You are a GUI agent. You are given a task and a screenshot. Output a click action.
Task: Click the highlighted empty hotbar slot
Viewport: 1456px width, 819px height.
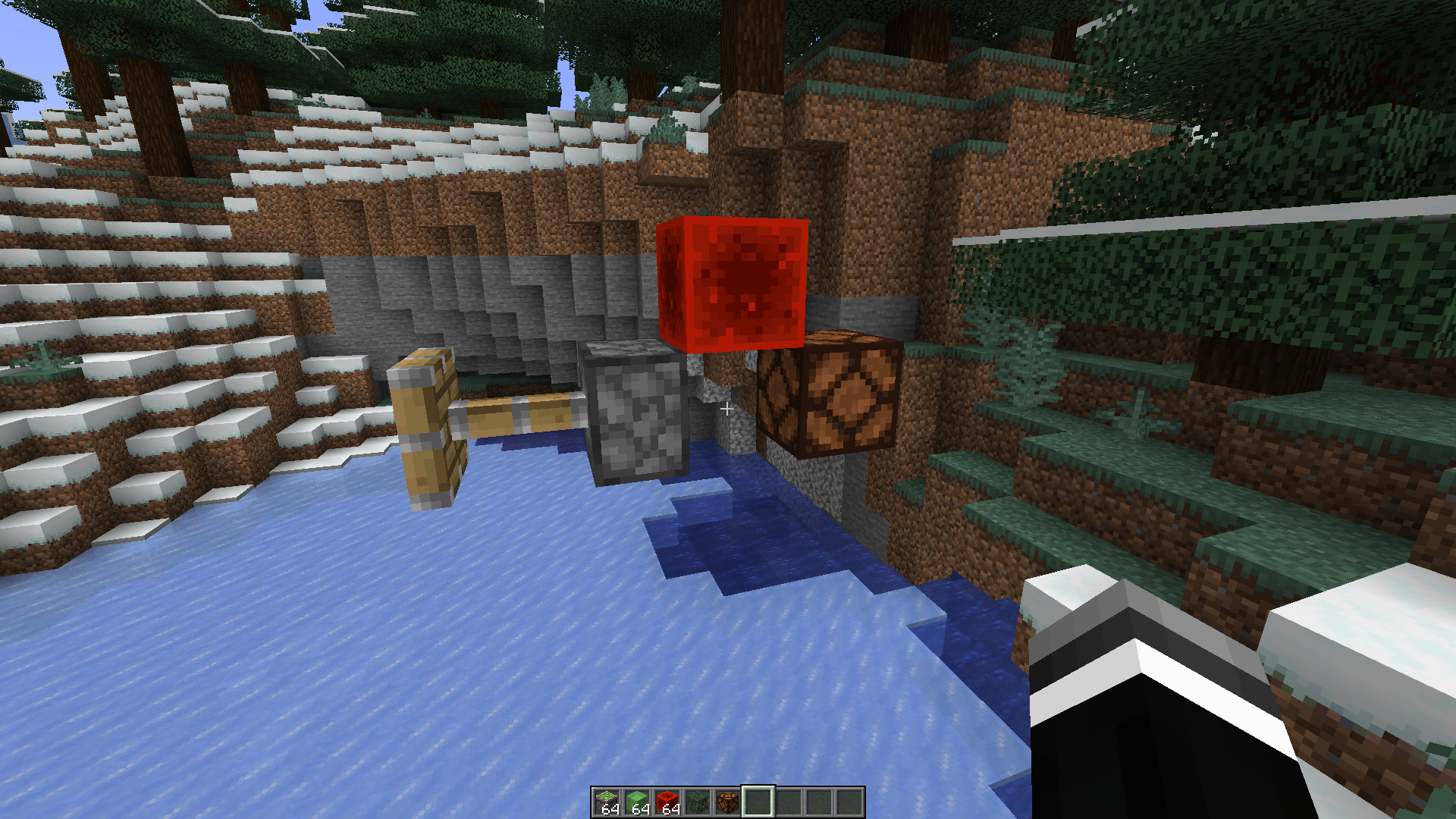click(x=758, y=802)
